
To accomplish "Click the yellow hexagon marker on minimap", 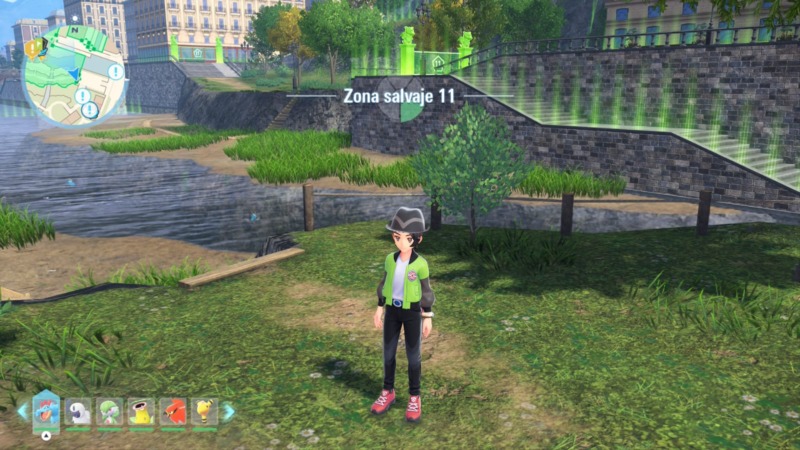I will tap(31, 48).
